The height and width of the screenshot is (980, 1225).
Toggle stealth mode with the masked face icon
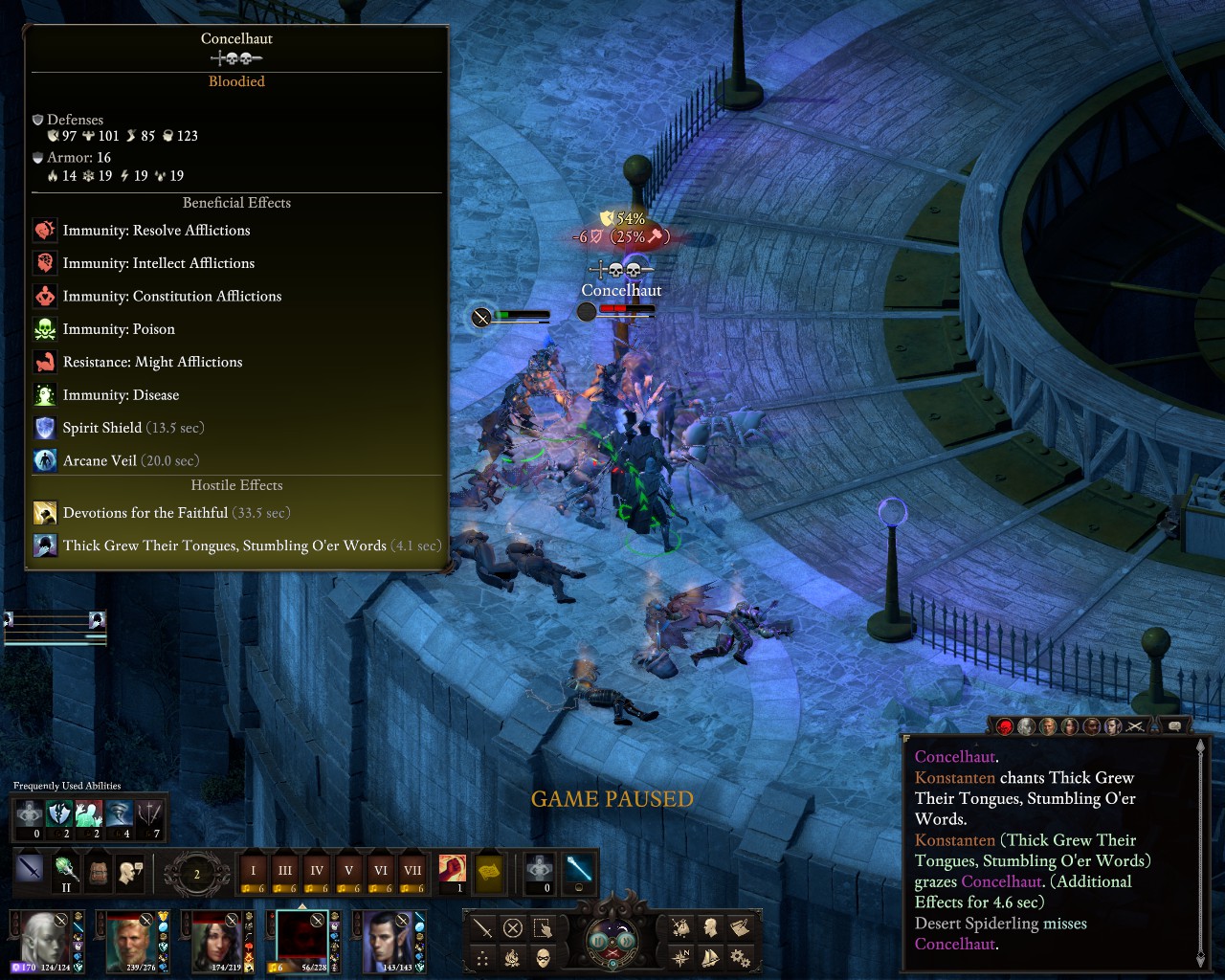(x=543, y=957)
